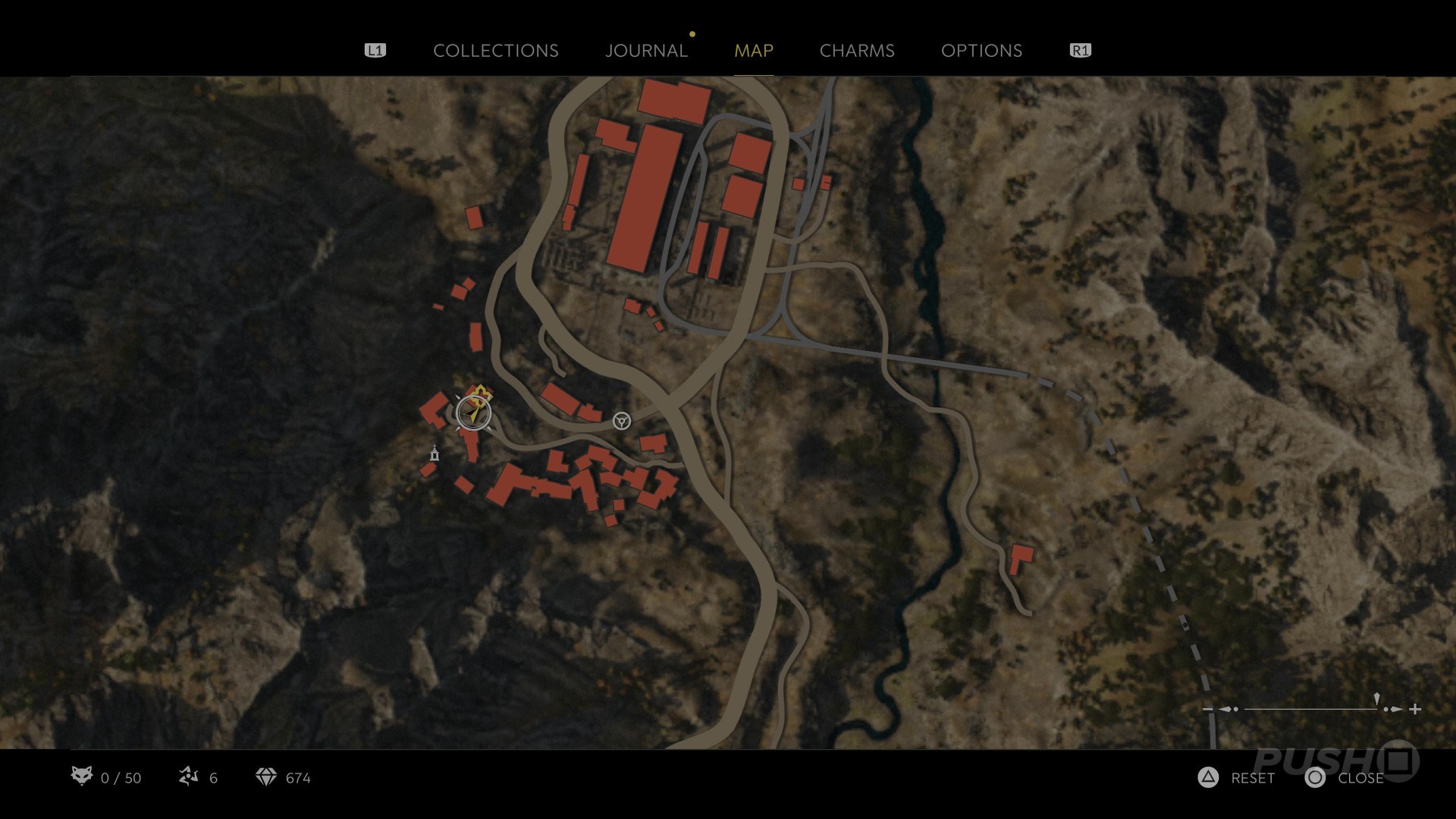This screenshot has height=819, width=1456.
Task: Select the yellow objective marker
Action: click(x=482, y=392)
